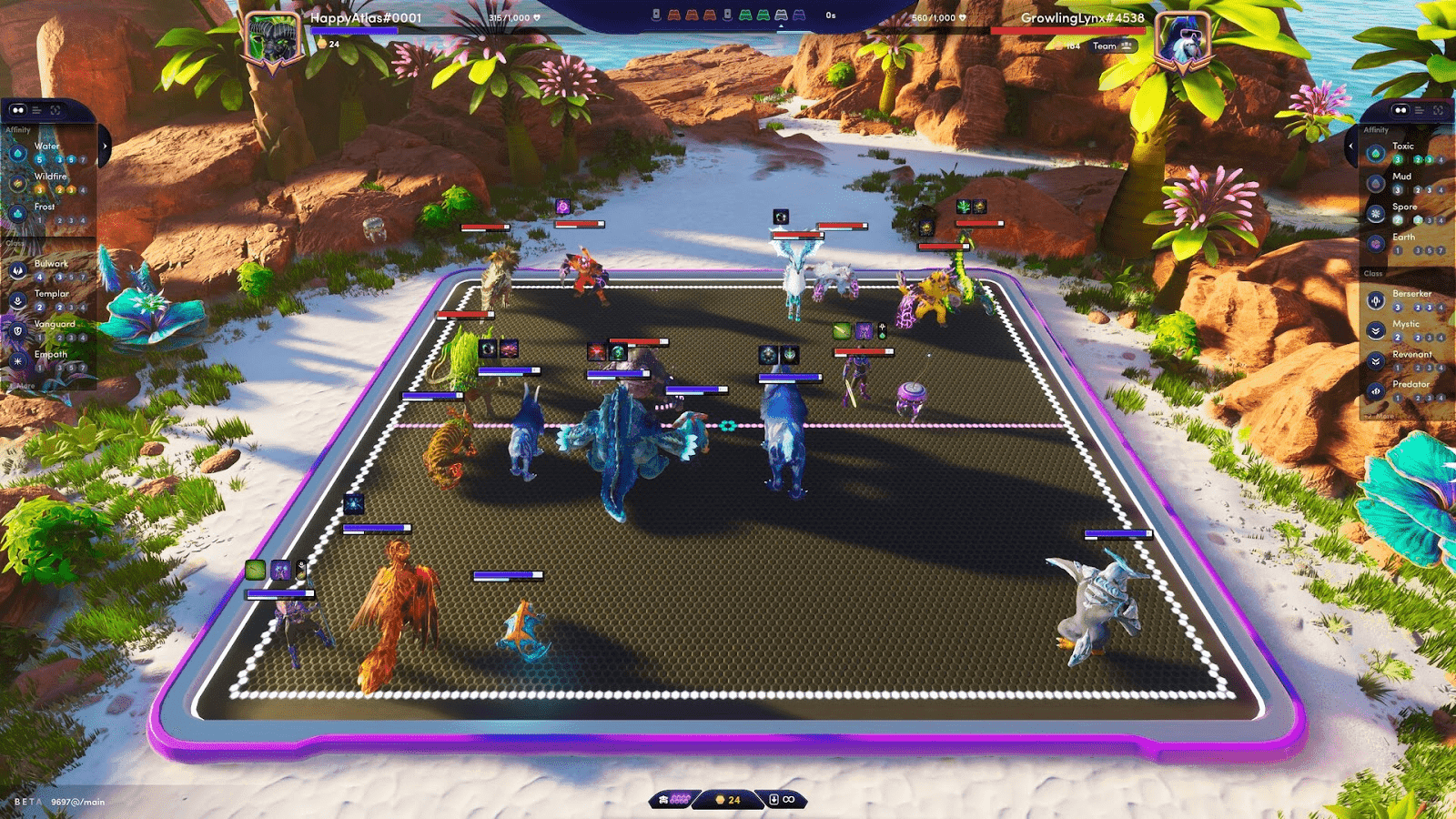Click the Berserker class icon
The height and width of the screenshot is (819, 1456).
[x=1375, y=301]
